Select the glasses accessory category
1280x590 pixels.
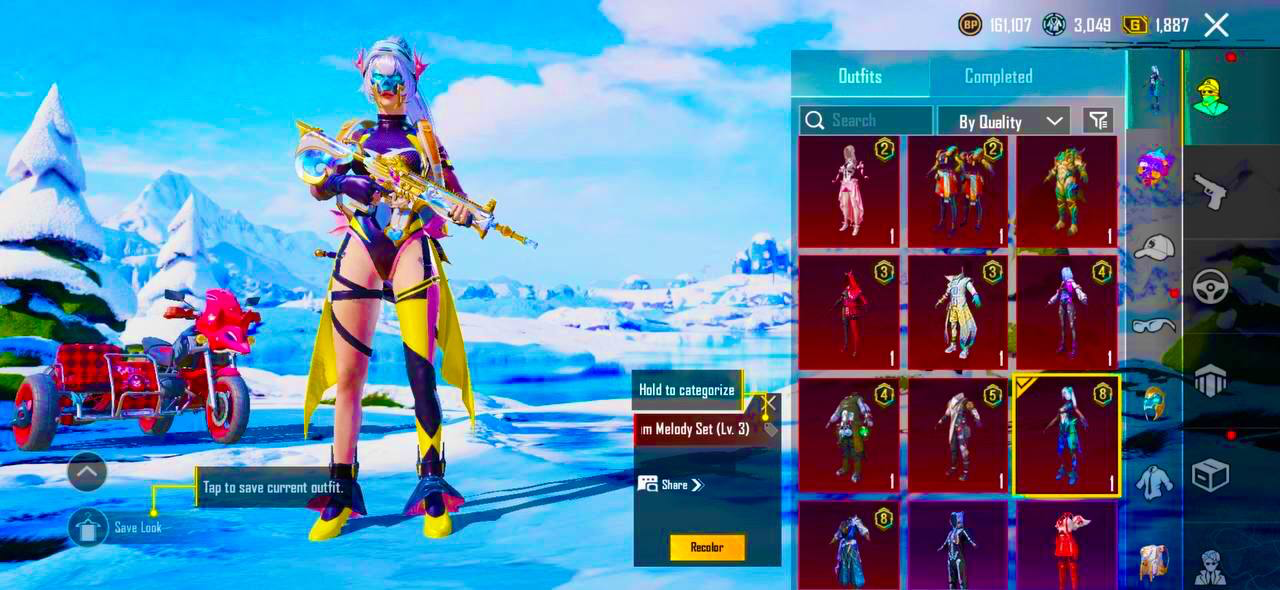1154,324
